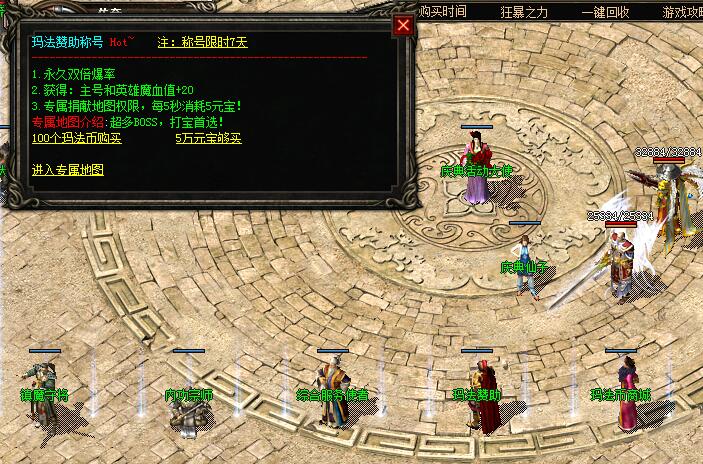Open the 购买时间 top menu entry

442,12
